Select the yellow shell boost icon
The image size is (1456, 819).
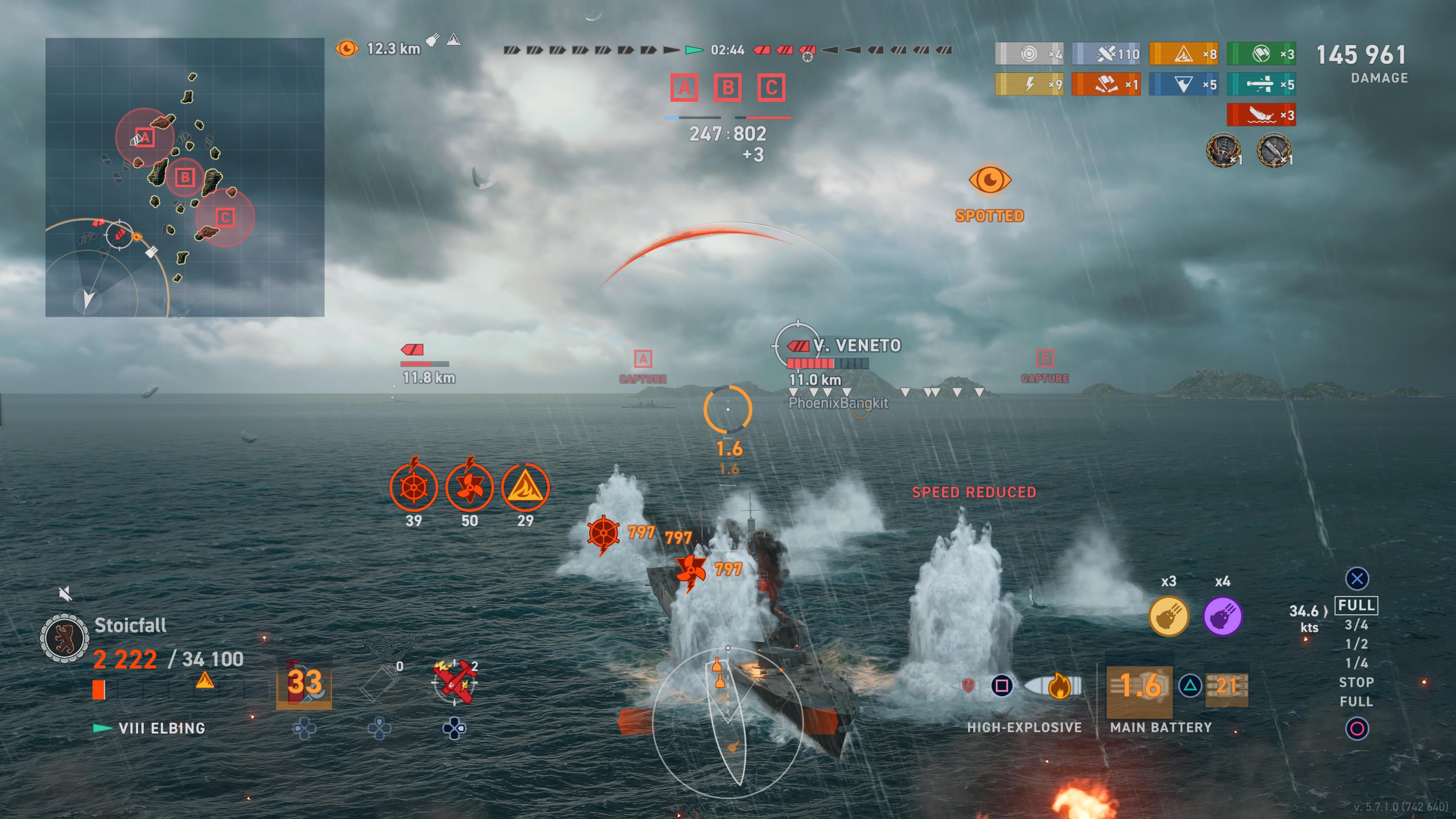point(1169,615)
